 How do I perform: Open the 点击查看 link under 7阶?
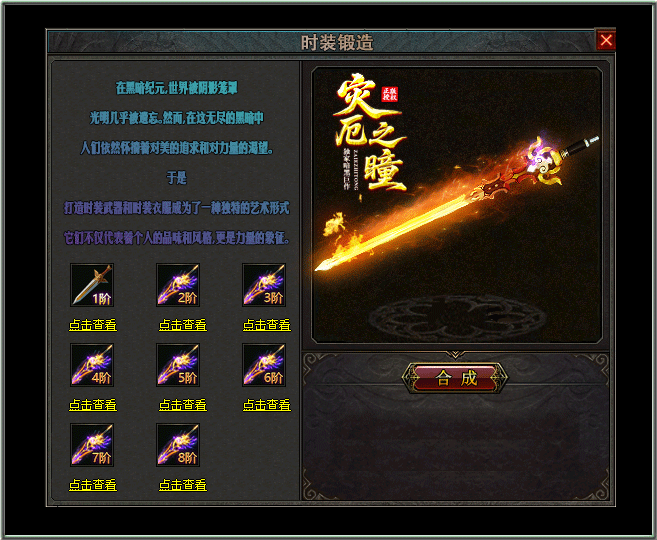[93, 485]
